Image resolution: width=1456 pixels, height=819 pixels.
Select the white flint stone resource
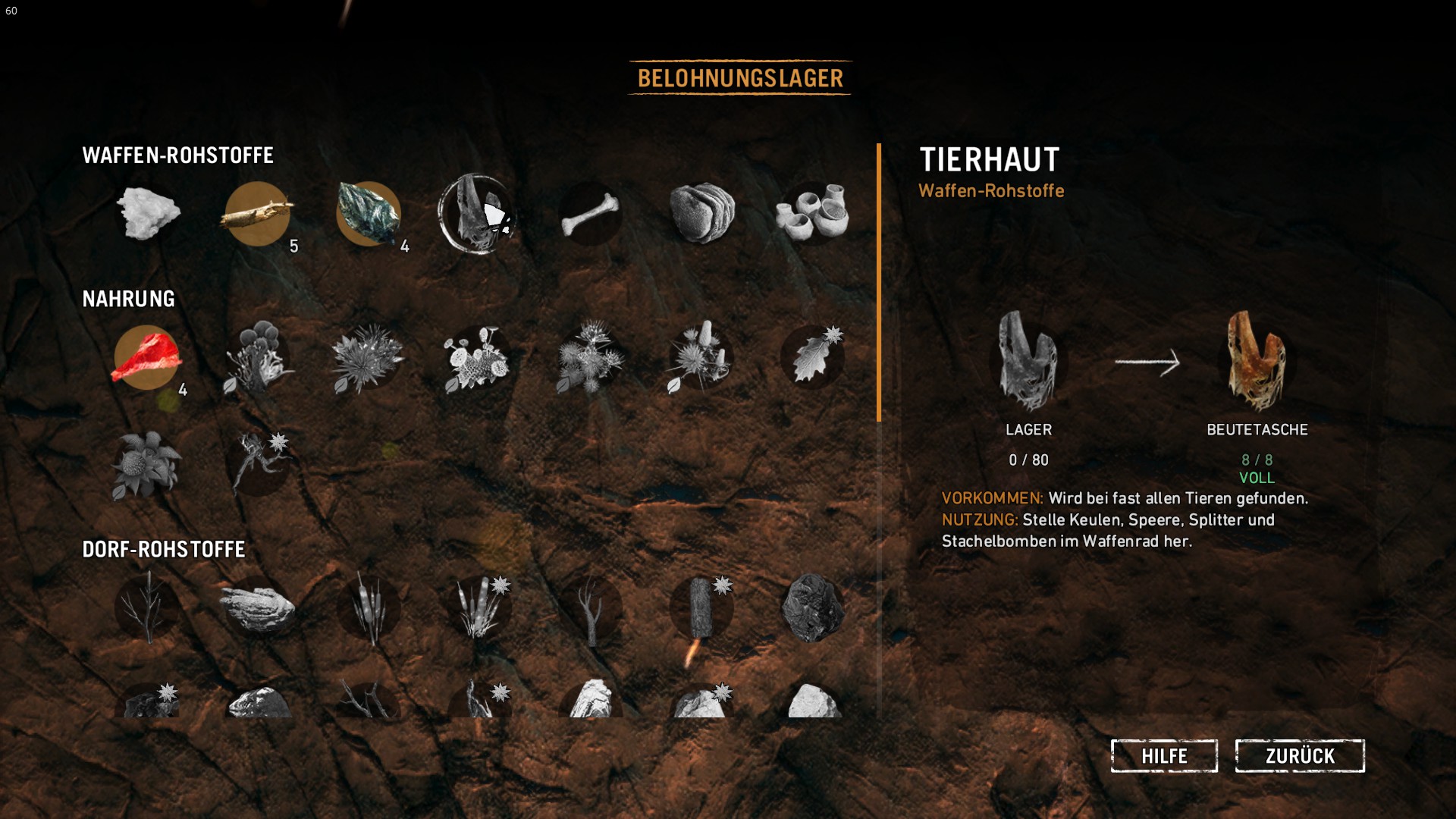pos(148,214)
